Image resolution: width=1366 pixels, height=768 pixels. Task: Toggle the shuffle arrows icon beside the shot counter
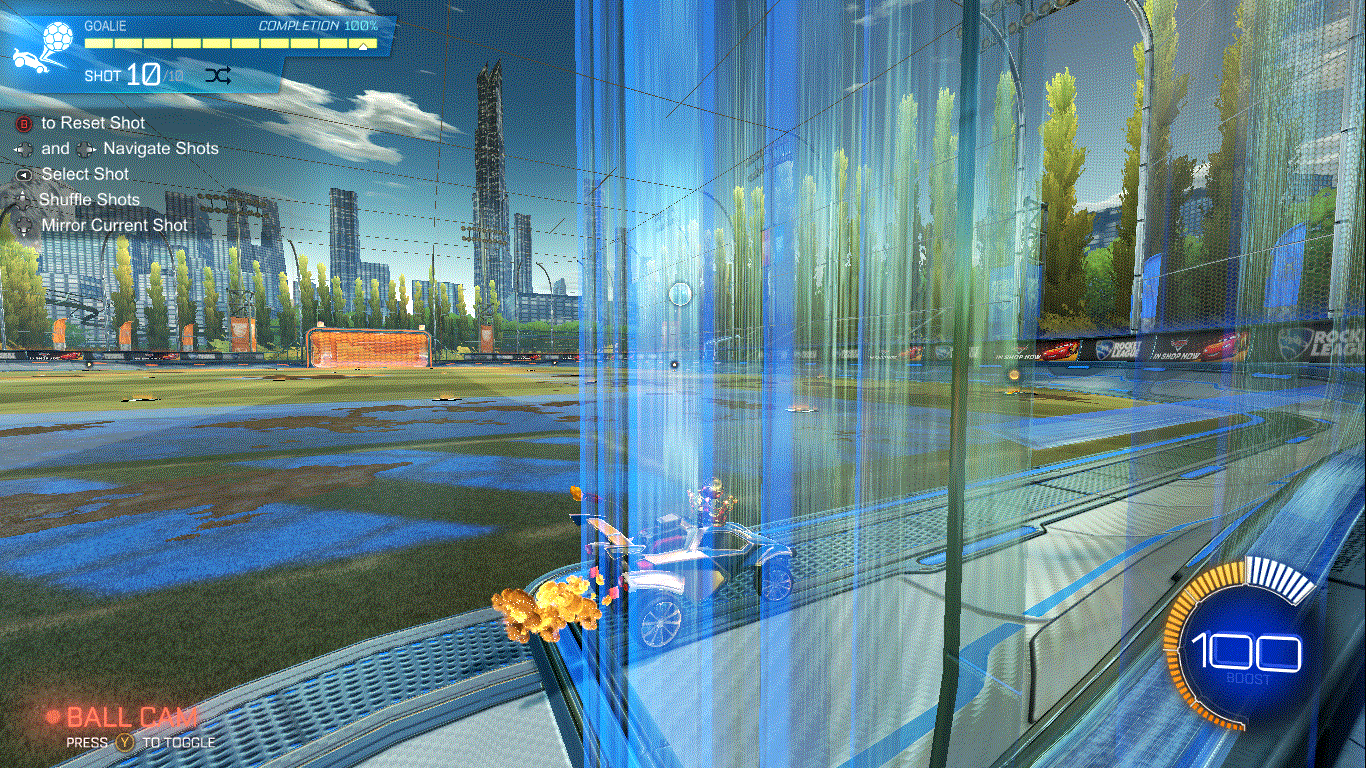click(x=219, y=75)
